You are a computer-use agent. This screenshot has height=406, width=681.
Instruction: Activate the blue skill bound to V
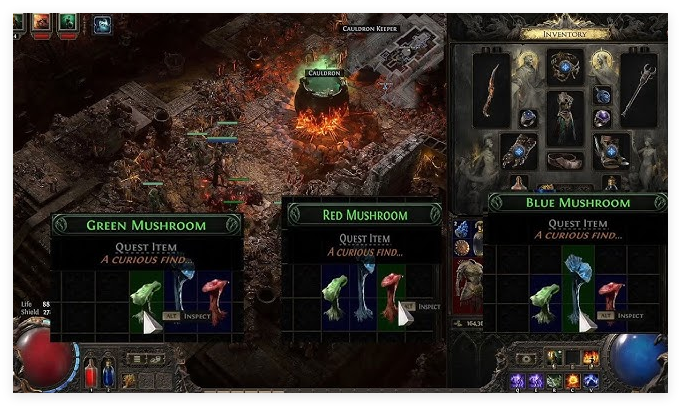[590, 380]
